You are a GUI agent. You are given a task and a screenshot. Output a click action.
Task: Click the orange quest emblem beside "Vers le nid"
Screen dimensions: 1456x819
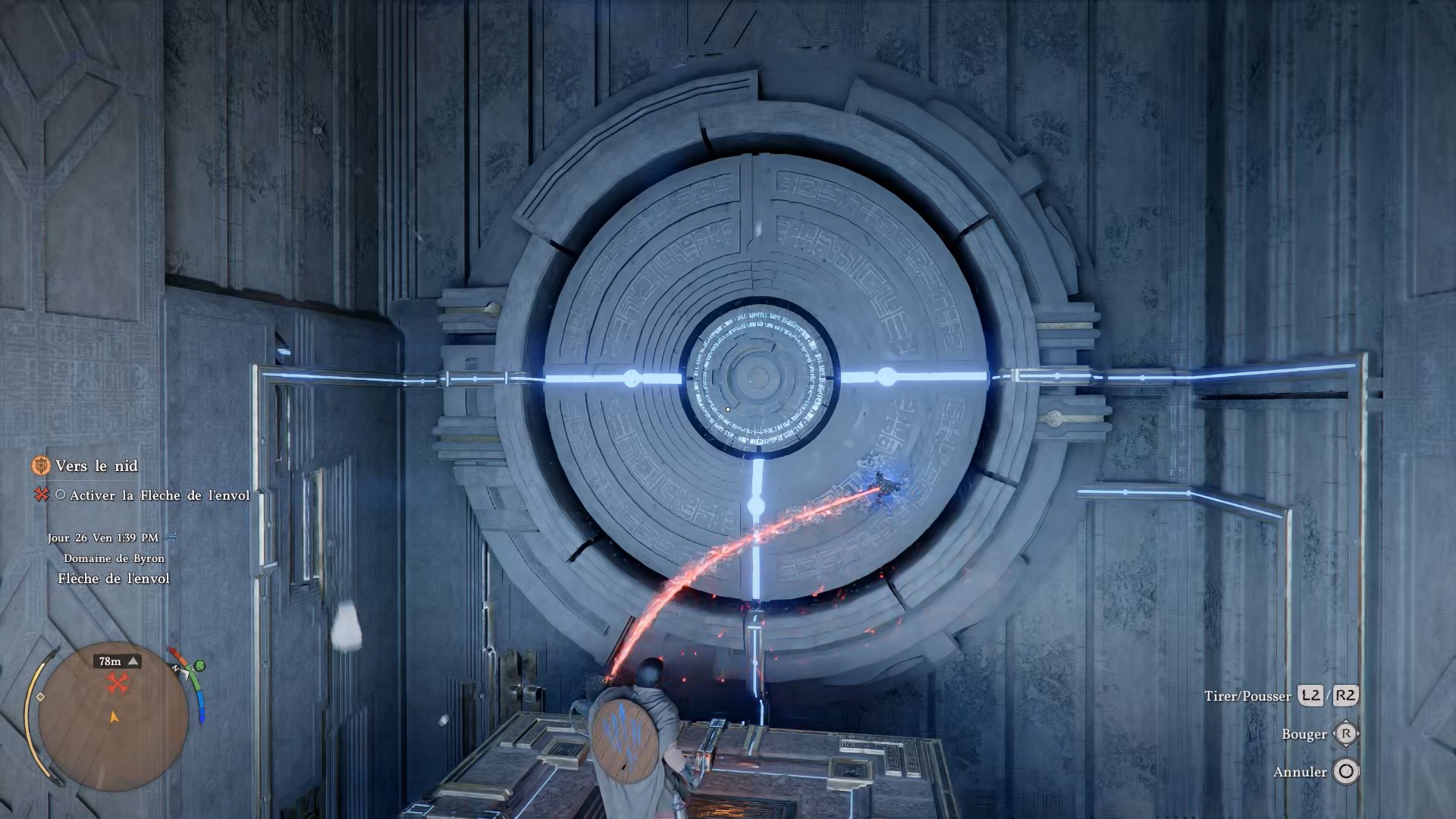click(41, 466)
